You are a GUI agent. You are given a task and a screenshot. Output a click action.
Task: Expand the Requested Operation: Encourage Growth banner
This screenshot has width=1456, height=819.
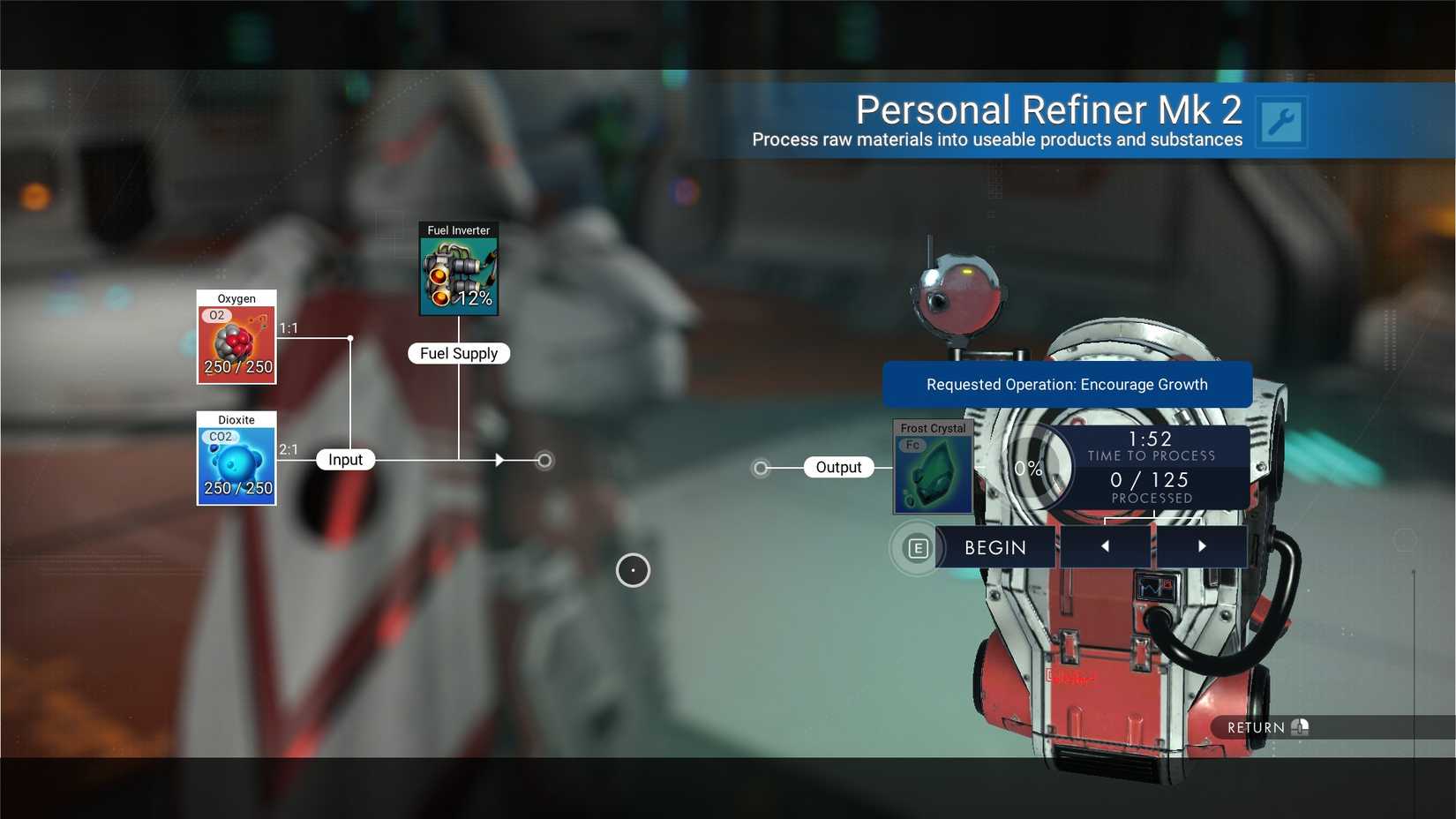click(x=1066, y=384)
